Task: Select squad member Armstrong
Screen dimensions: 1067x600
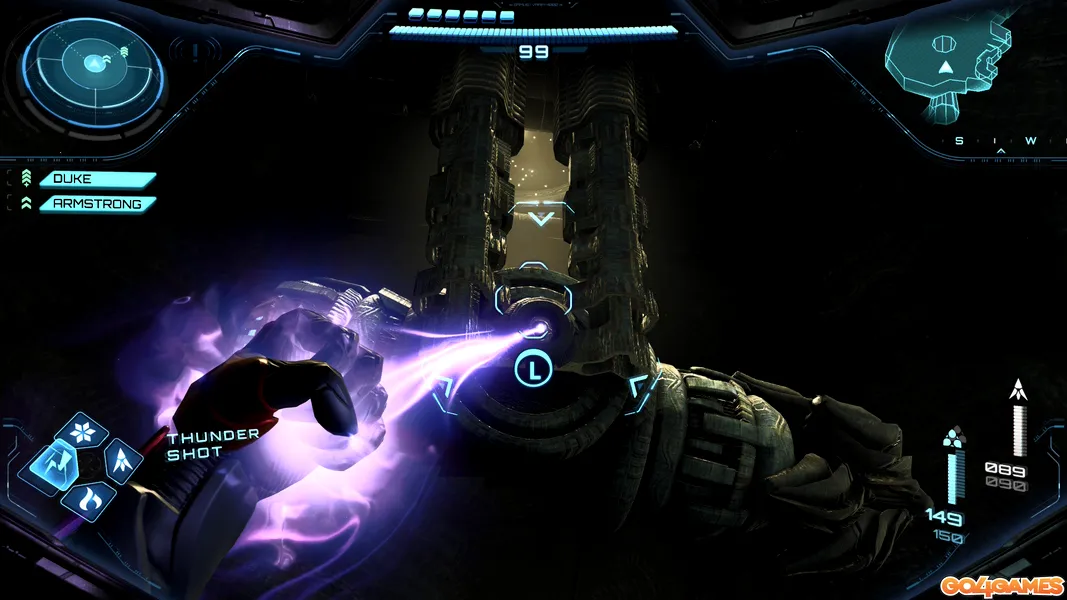Action: (x=97, y=204)
